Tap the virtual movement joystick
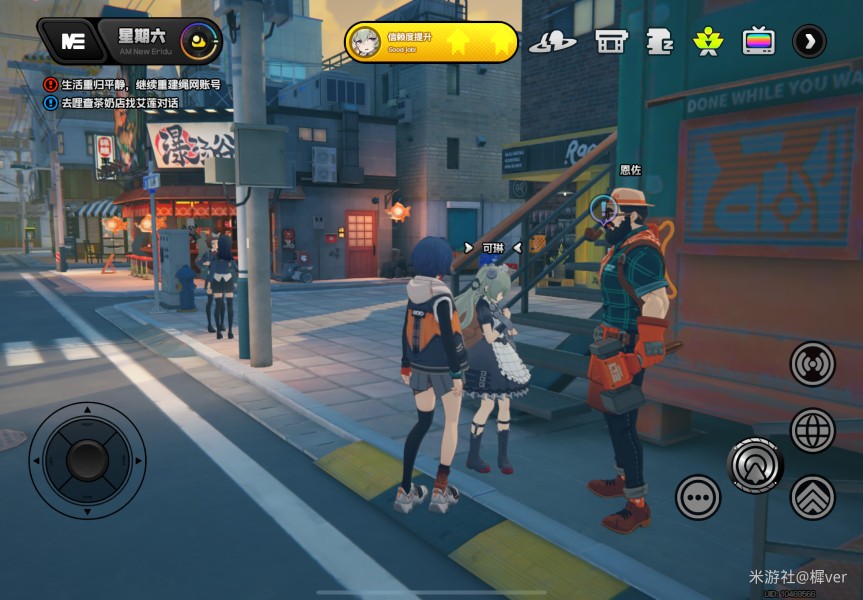Screen dimensions: 863x600 pyautogui.click(x=87, y=460)
